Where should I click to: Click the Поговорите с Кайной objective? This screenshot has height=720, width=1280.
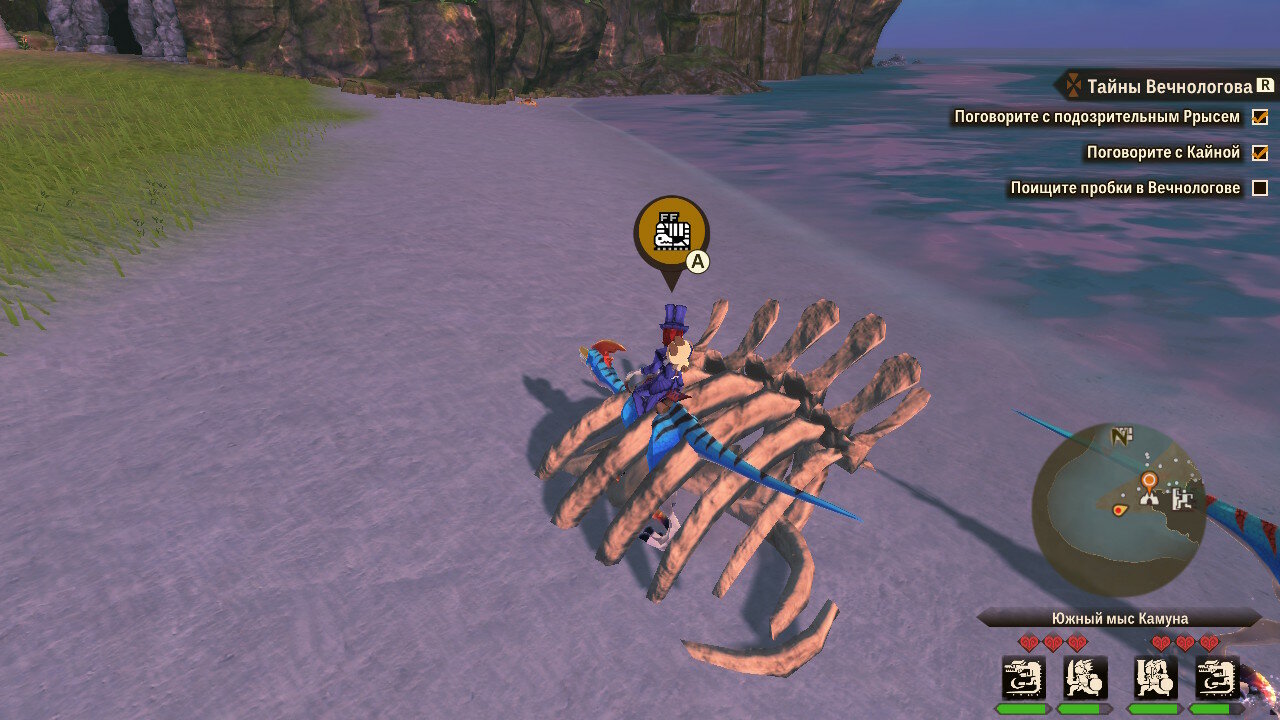tap(1163, 153)
